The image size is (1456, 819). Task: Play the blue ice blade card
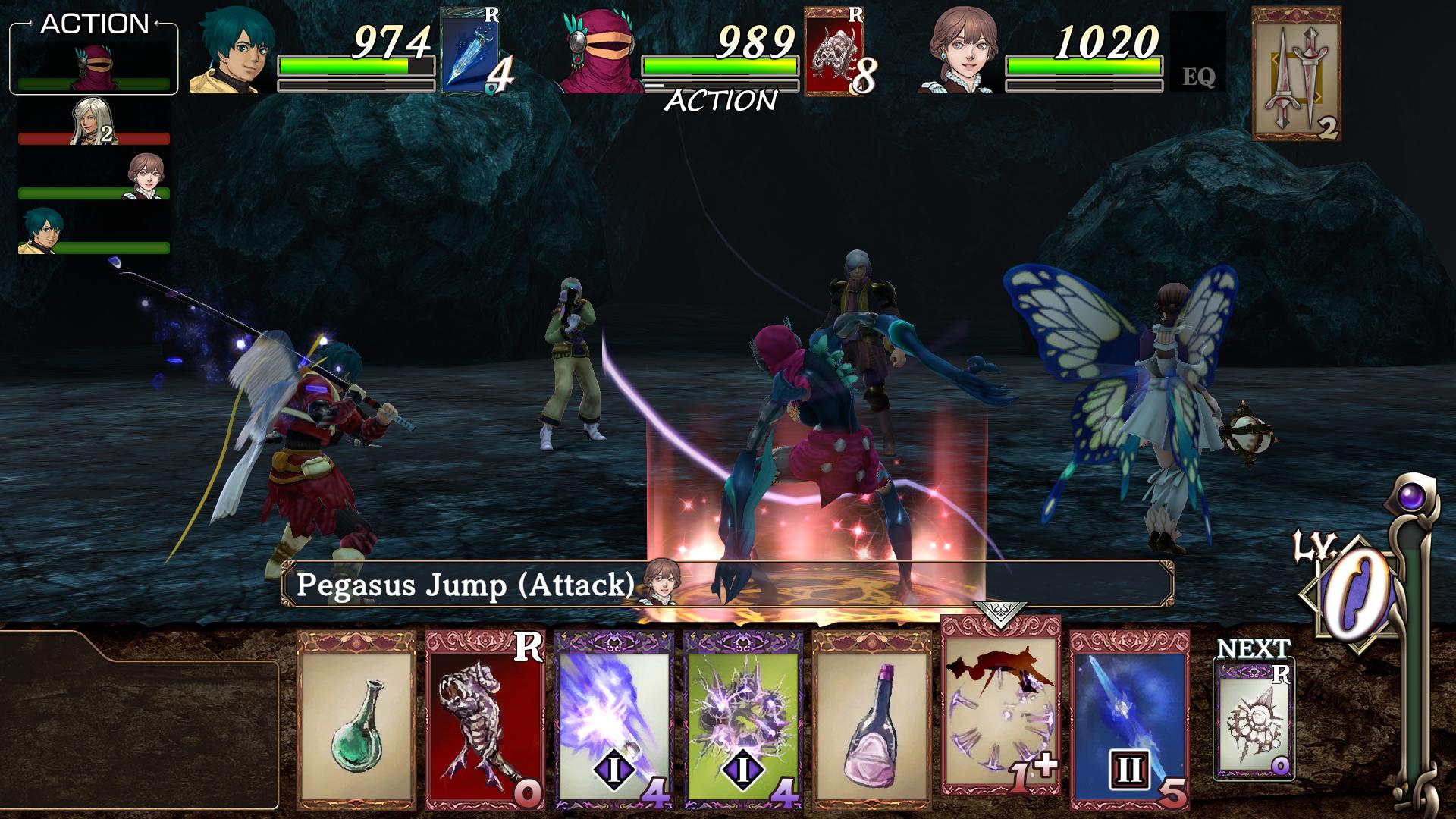point(1129,719)
